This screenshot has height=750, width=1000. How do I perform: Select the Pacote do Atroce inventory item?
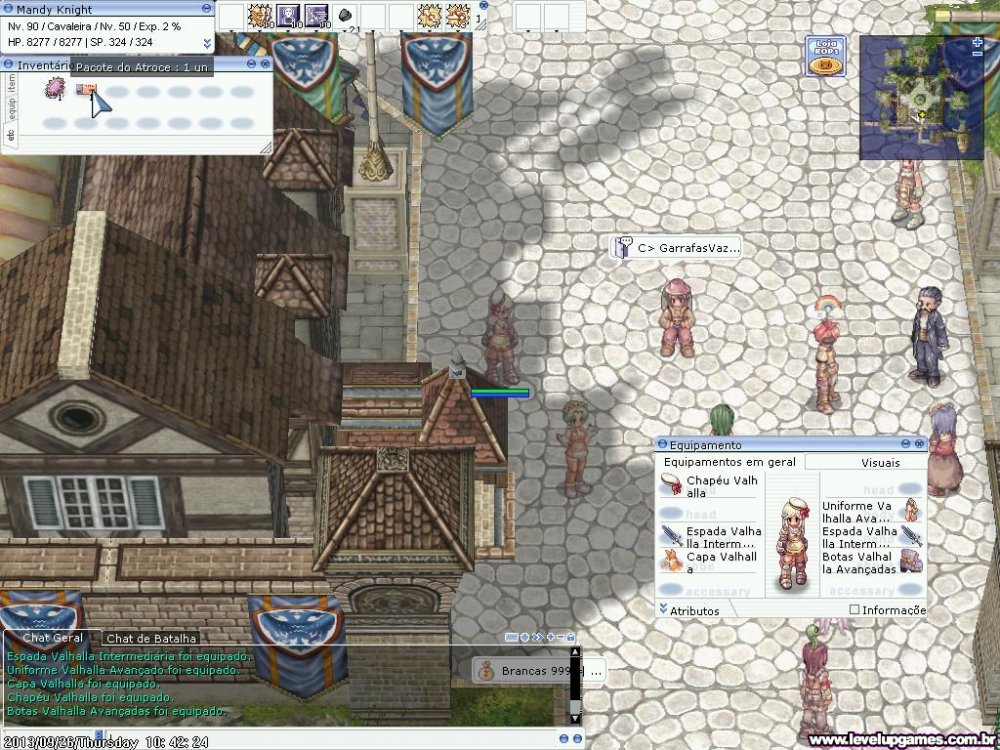point(87,92)
